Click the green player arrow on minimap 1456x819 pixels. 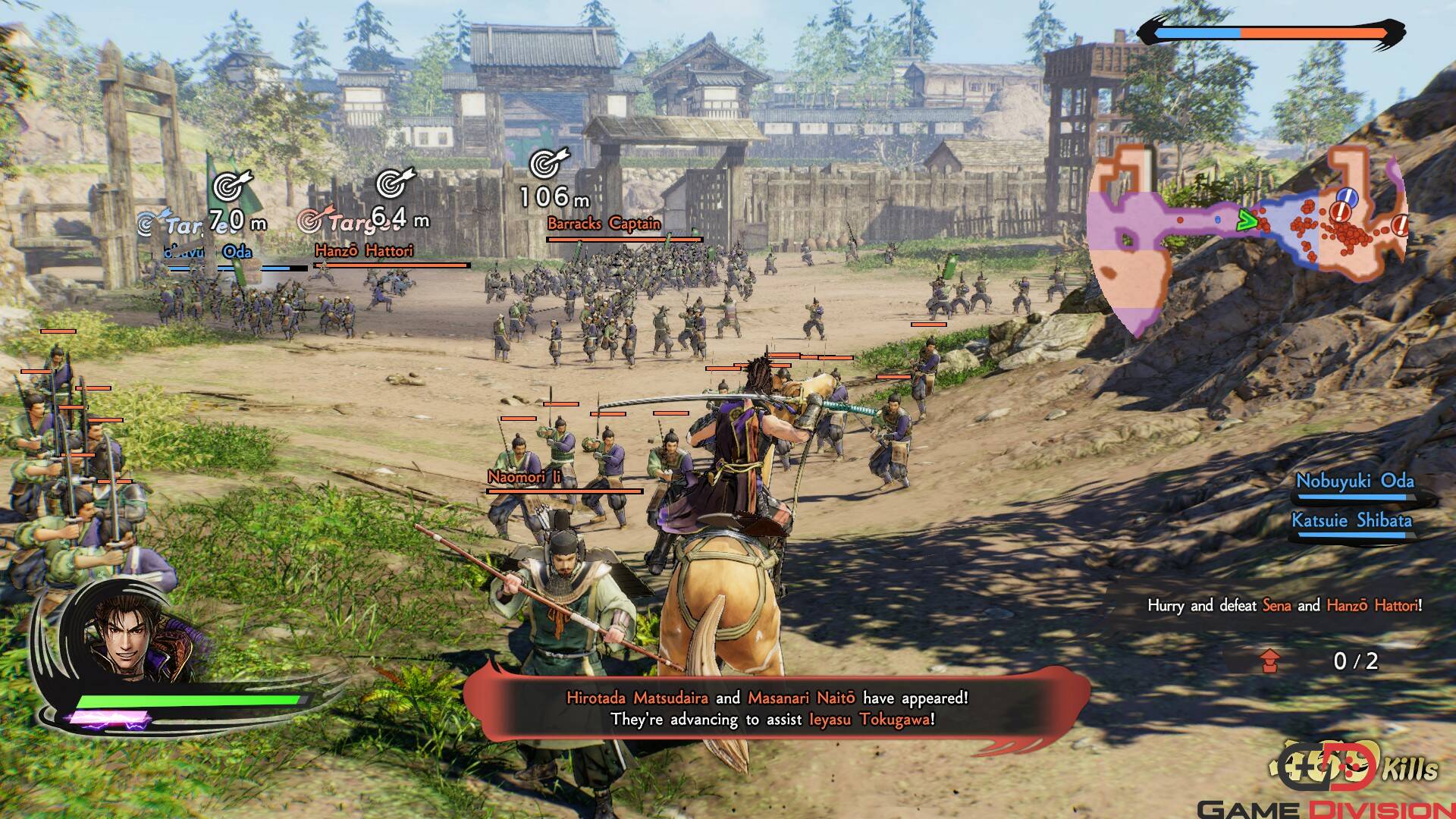1246,221
